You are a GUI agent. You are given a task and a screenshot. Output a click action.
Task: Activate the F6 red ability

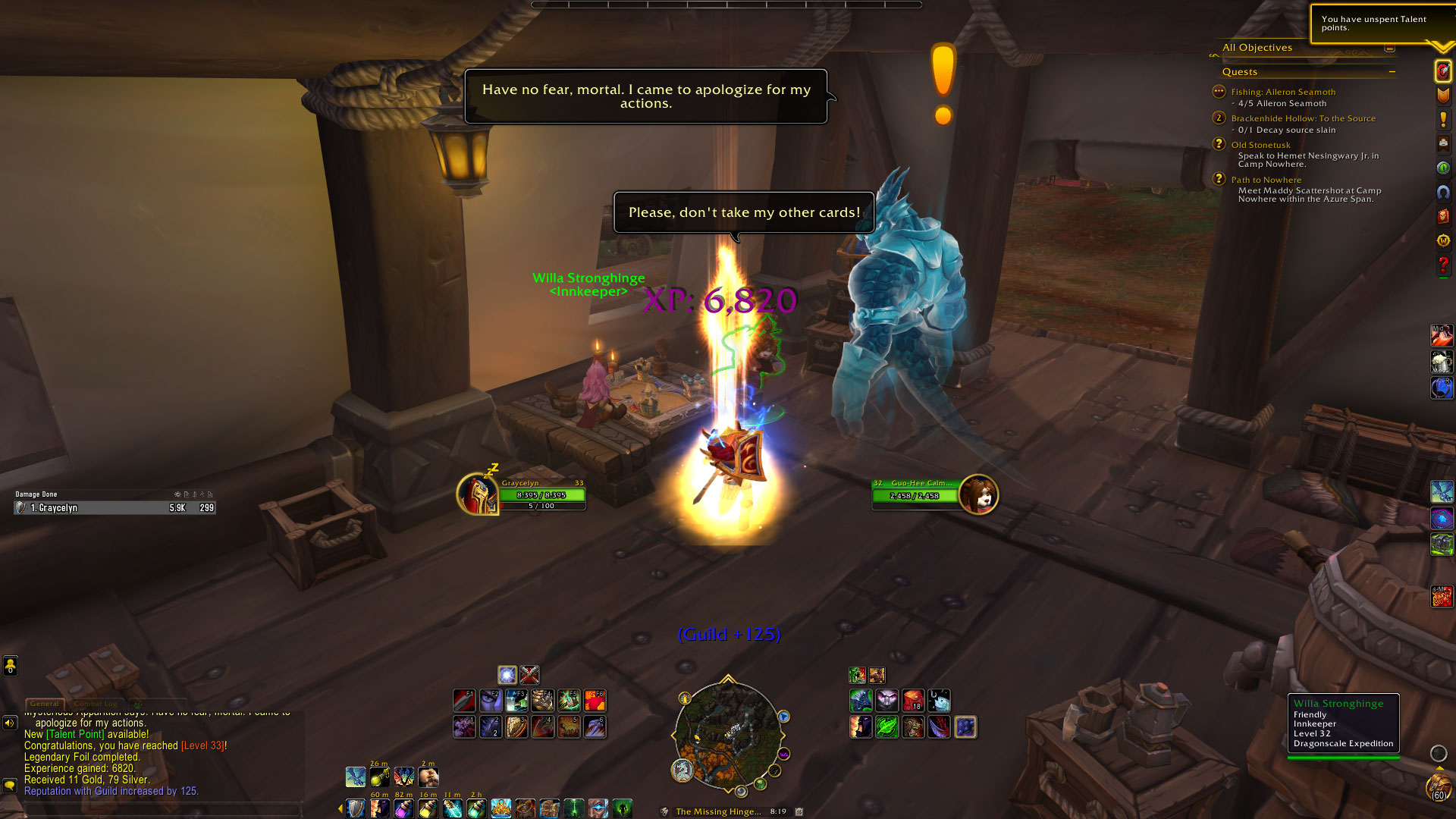[x=595, y=700]
